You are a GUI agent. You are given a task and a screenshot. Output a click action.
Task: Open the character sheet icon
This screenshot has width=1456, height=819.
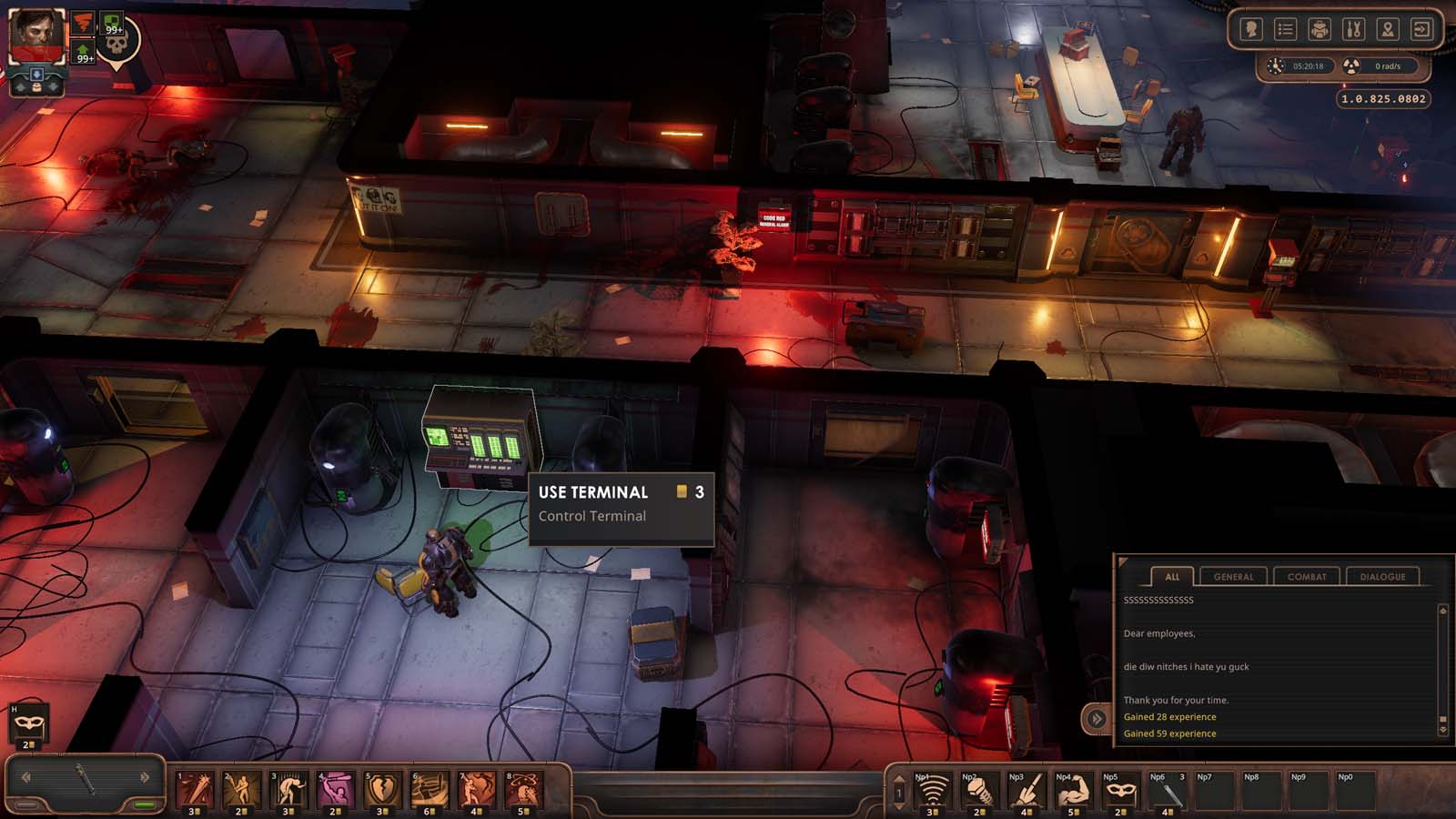1254,29
